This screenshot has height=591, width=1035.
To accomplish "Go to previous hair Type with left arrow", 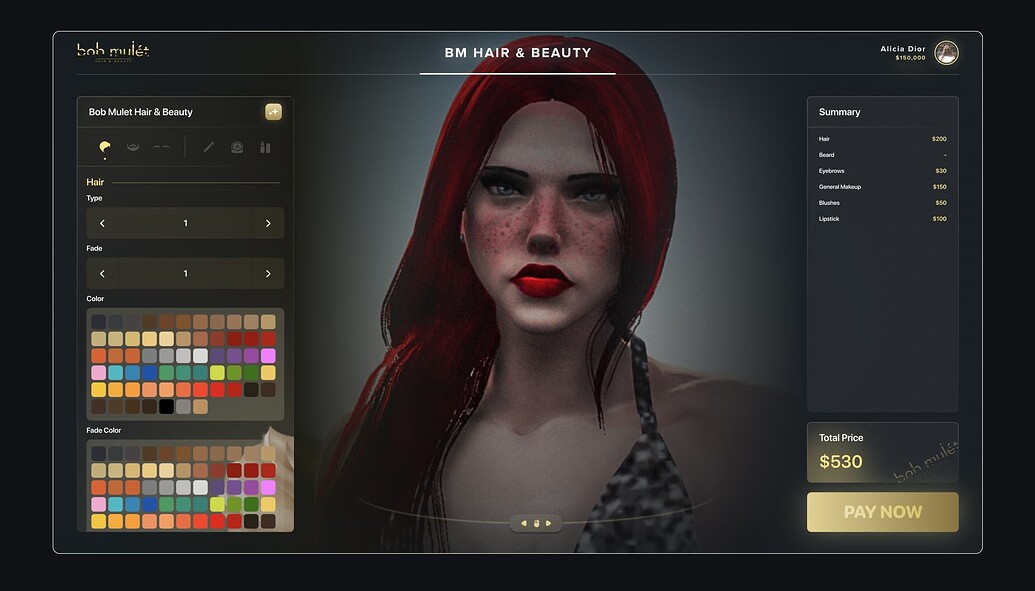I will tap(102, 223).
